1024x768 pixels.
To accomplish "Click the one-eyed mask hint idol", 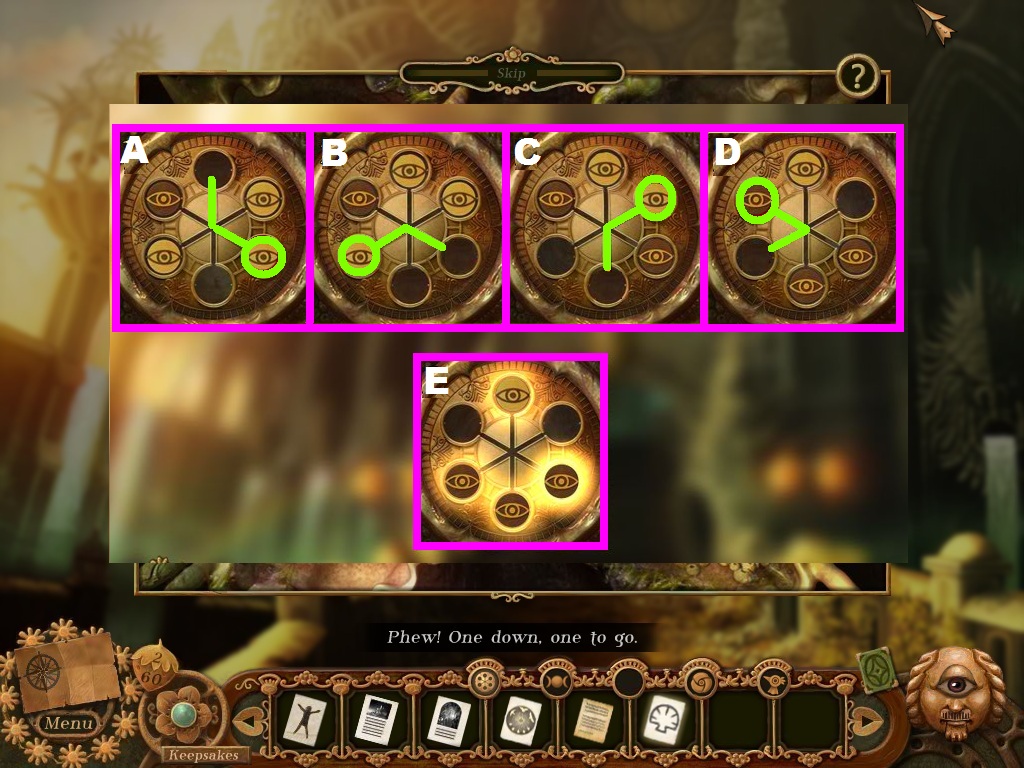I will click(954, 695).
